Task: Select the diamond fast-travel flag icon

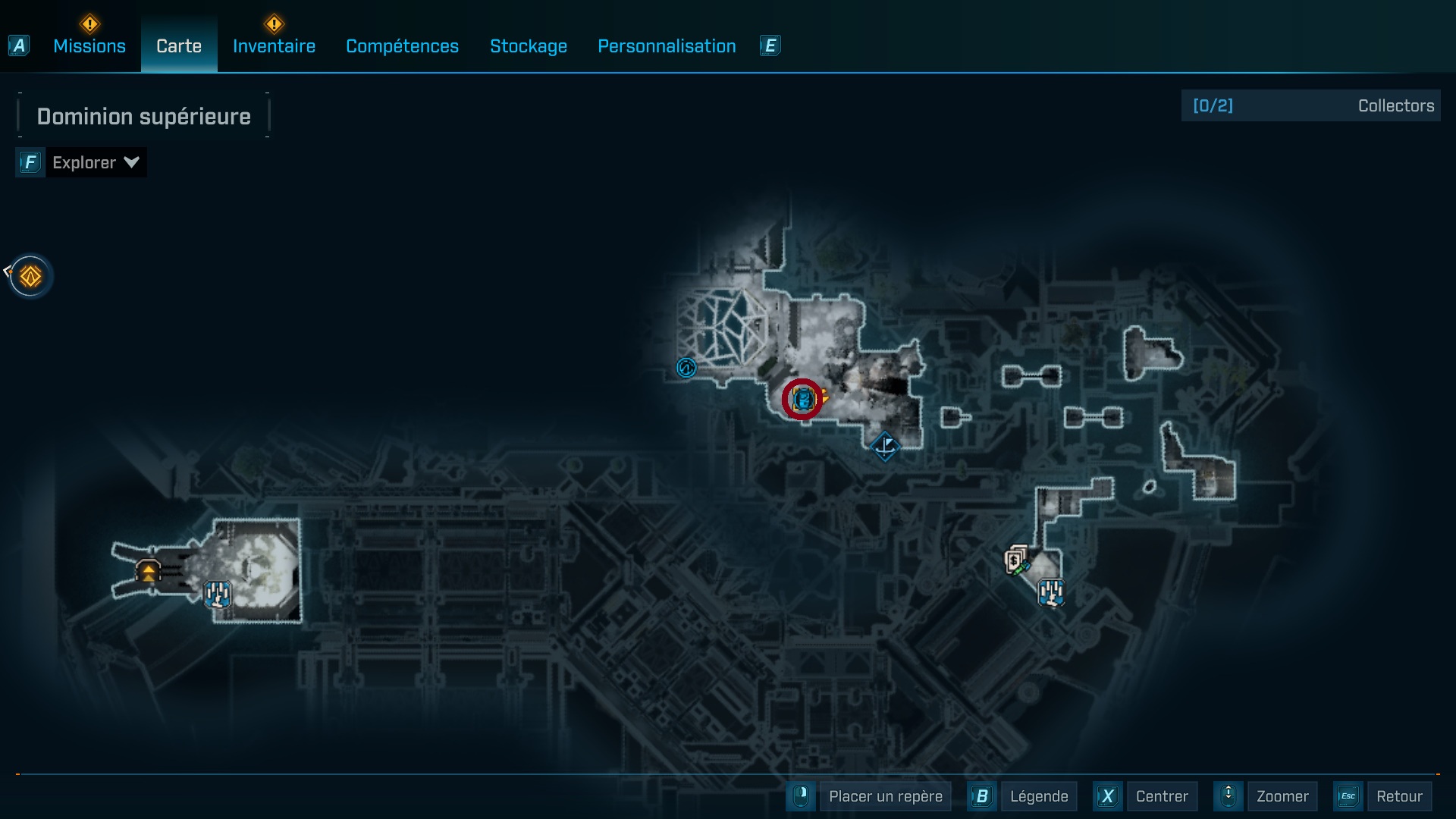Action: point(886,447)
